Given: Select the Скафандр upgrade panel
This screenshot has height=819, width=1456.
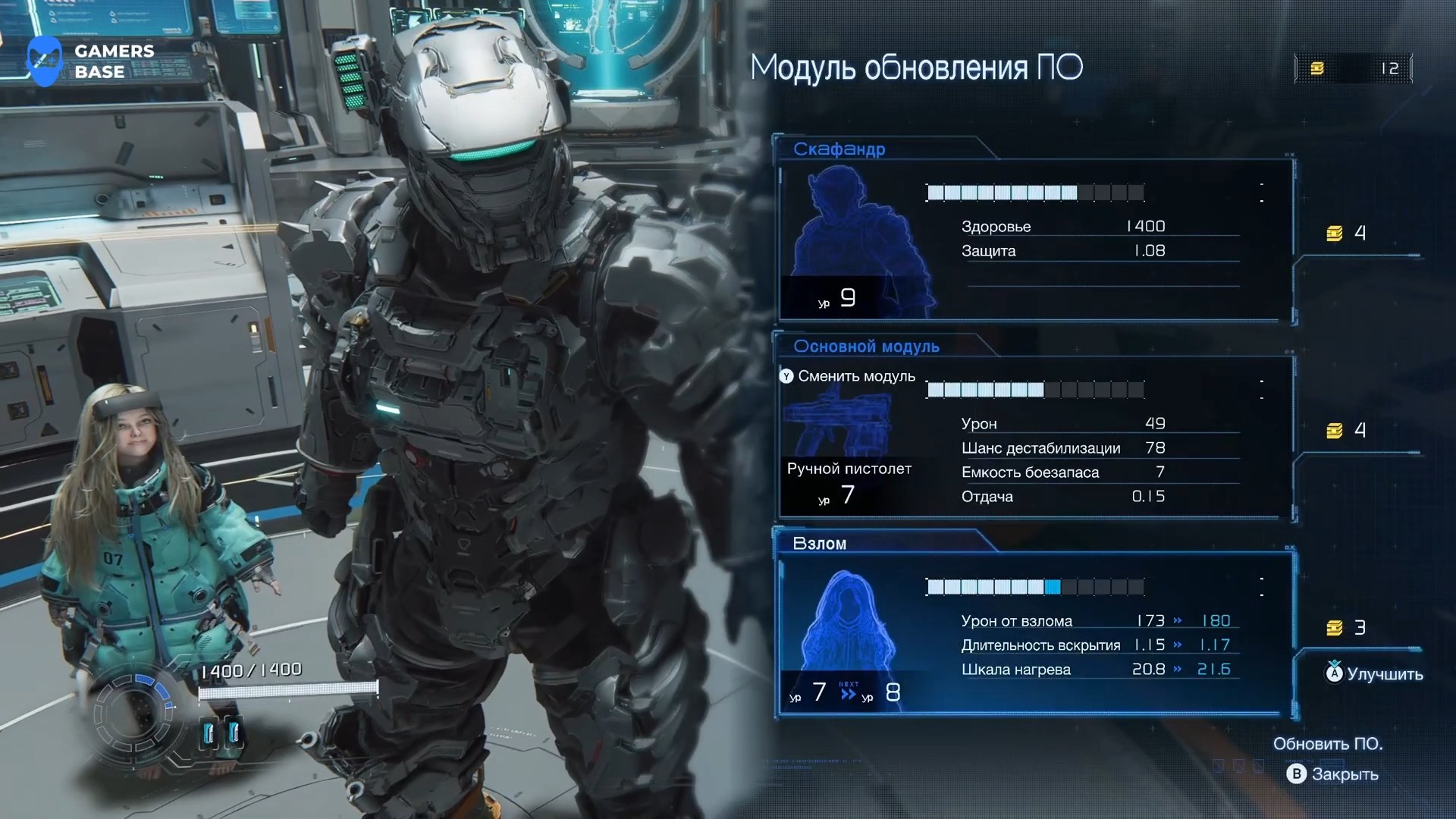Looking at the screenshot, I should (1035, 239).
